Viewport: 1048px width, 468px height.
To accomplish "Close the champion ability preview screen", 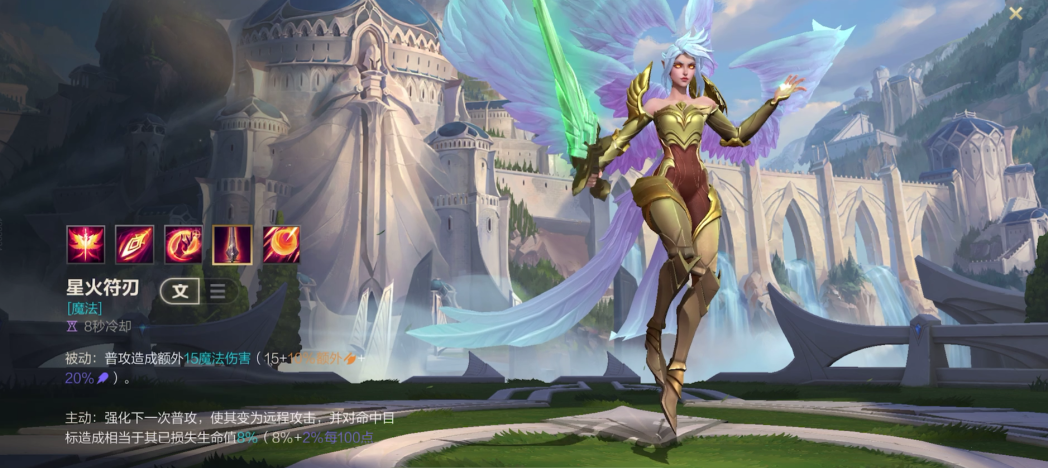I will coord(1015,14).
